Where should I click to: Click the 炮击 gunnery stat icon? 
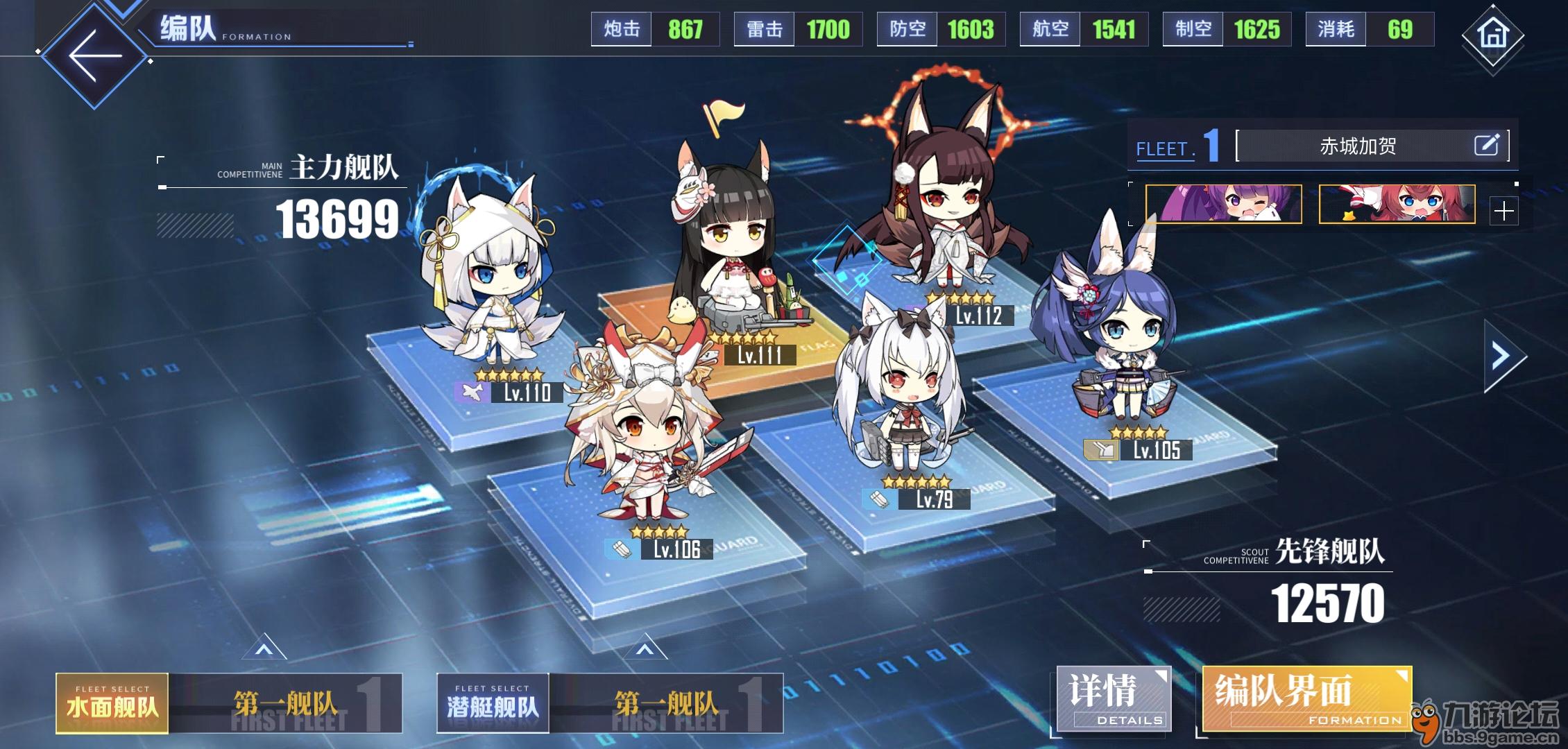(x=621, y=29)
